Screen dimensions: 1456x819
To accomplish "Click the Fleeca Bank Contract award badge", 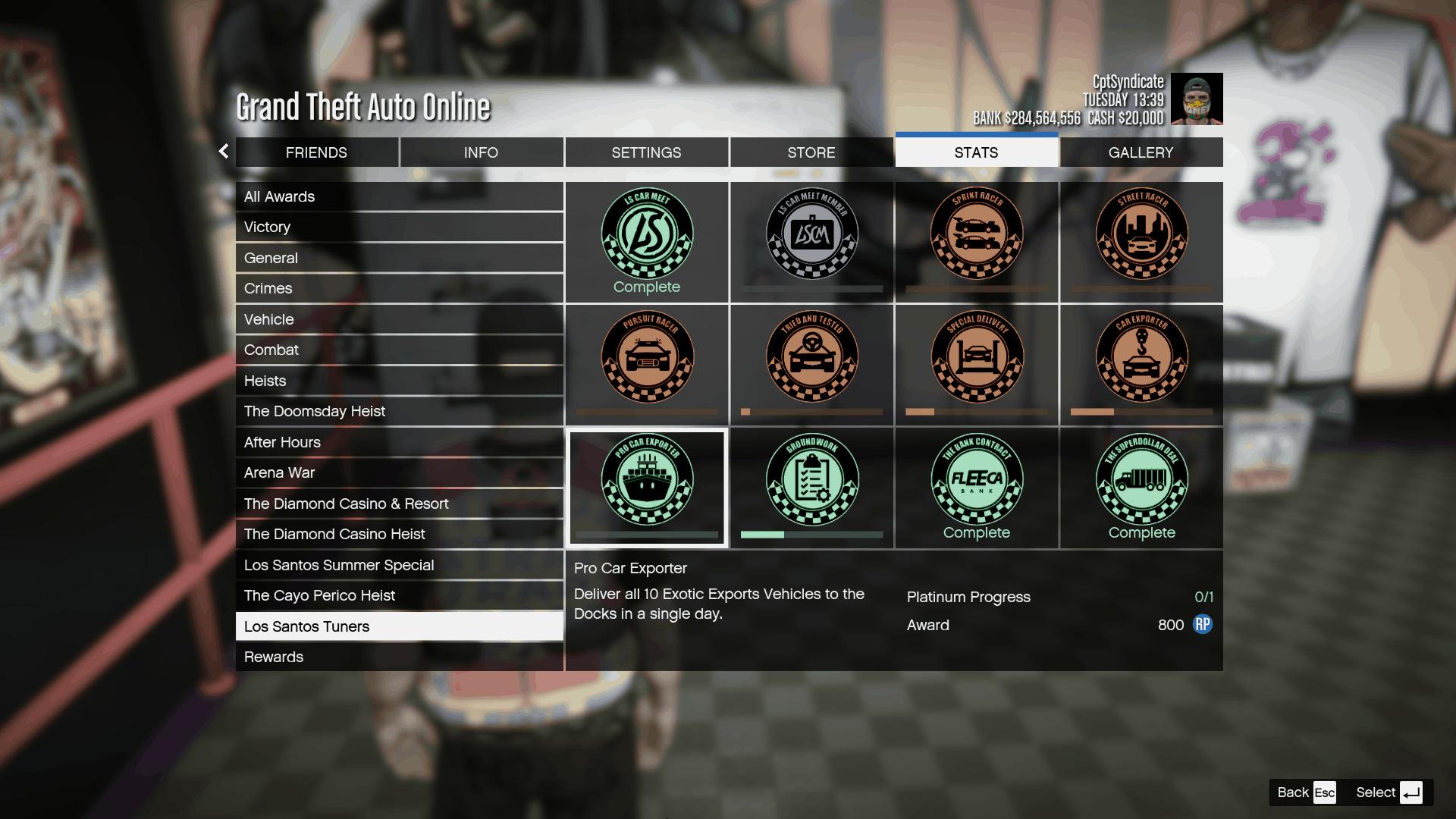I will [976, 479].
